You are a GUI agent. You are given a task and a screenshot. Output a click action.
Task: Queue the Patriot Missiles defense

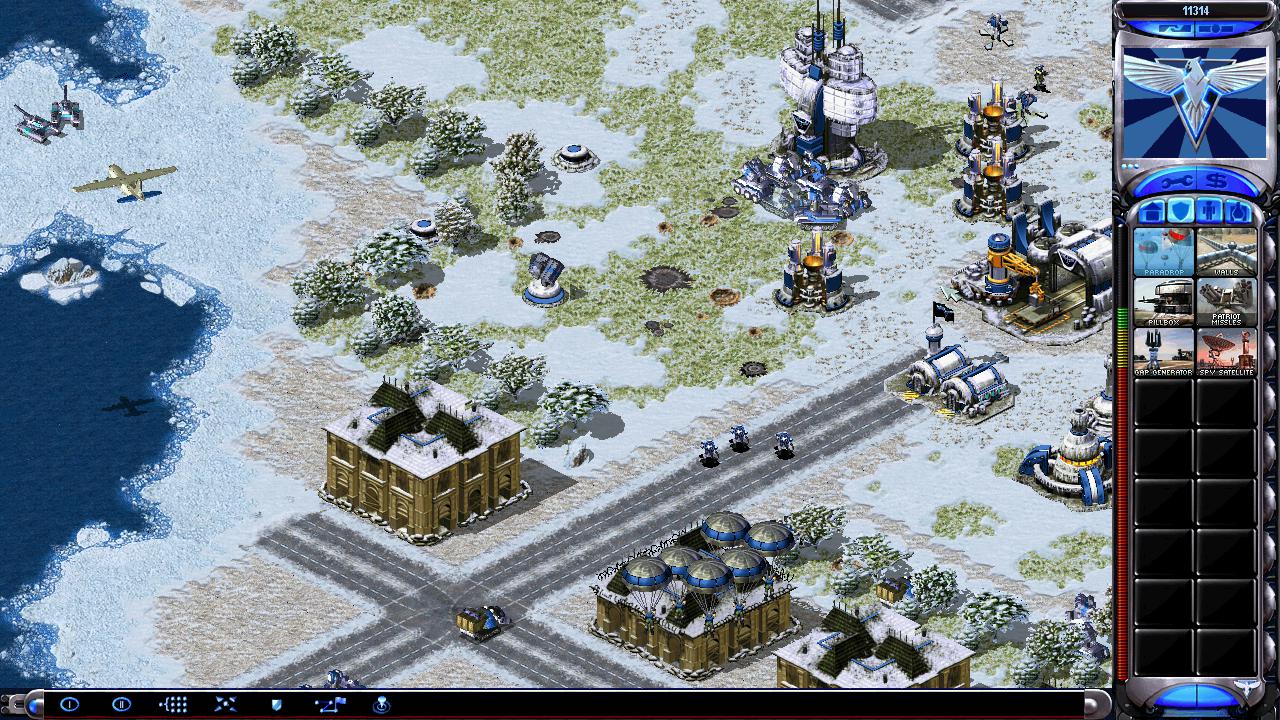[1226, 301]
